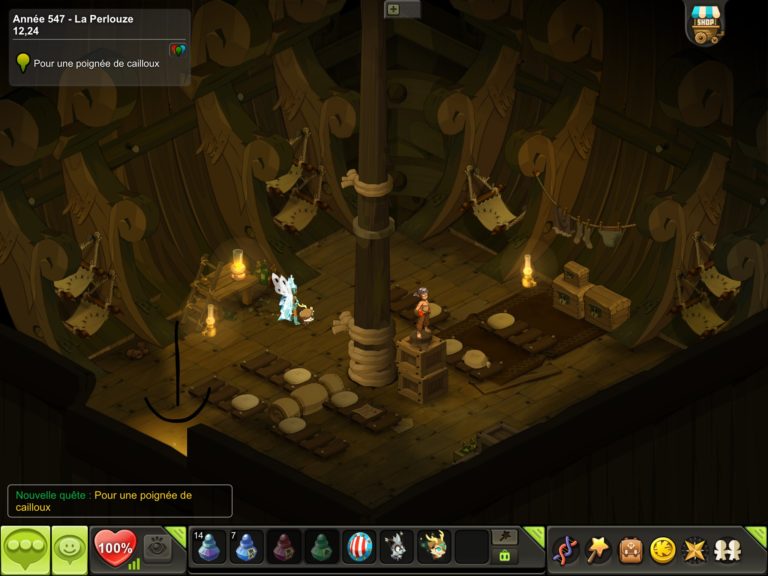Open the Shop cart icon
This screenshot has width=768, height=576.
(706, 24)
